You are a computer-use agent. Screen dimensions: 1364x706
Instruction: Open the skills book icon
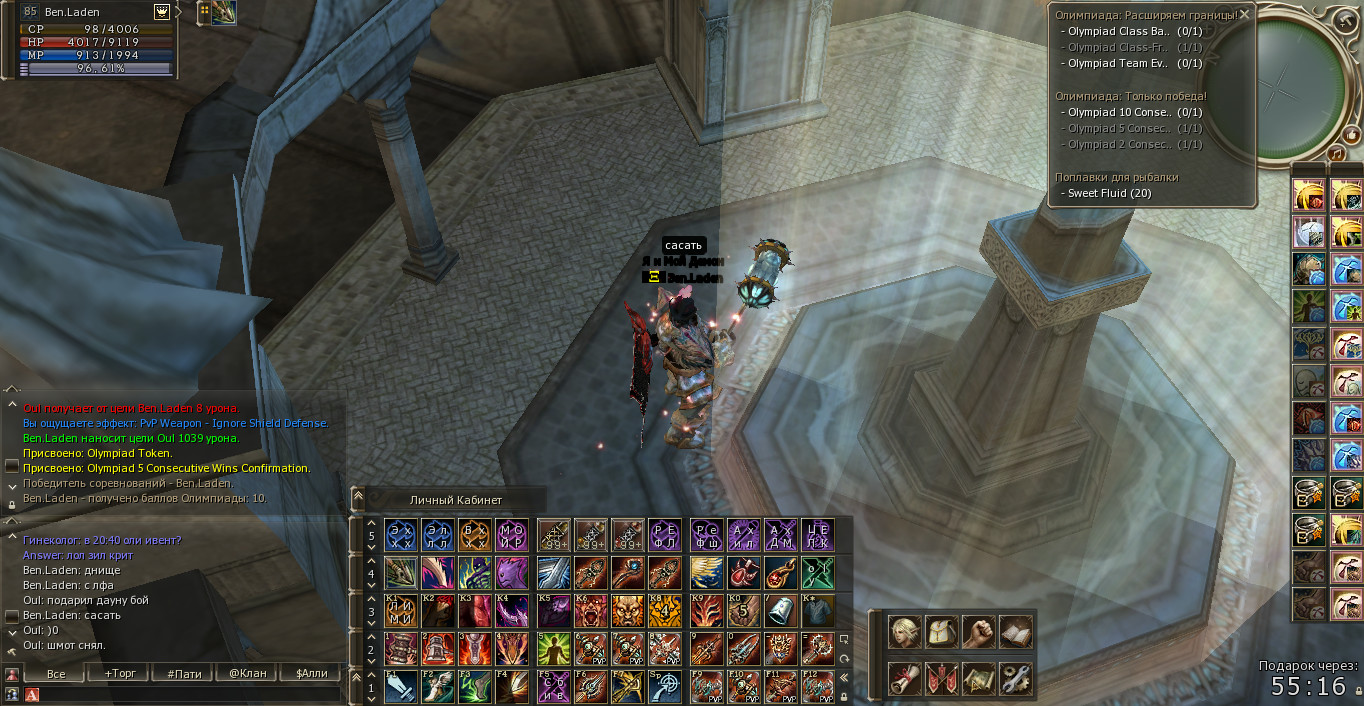[1015, 631]
